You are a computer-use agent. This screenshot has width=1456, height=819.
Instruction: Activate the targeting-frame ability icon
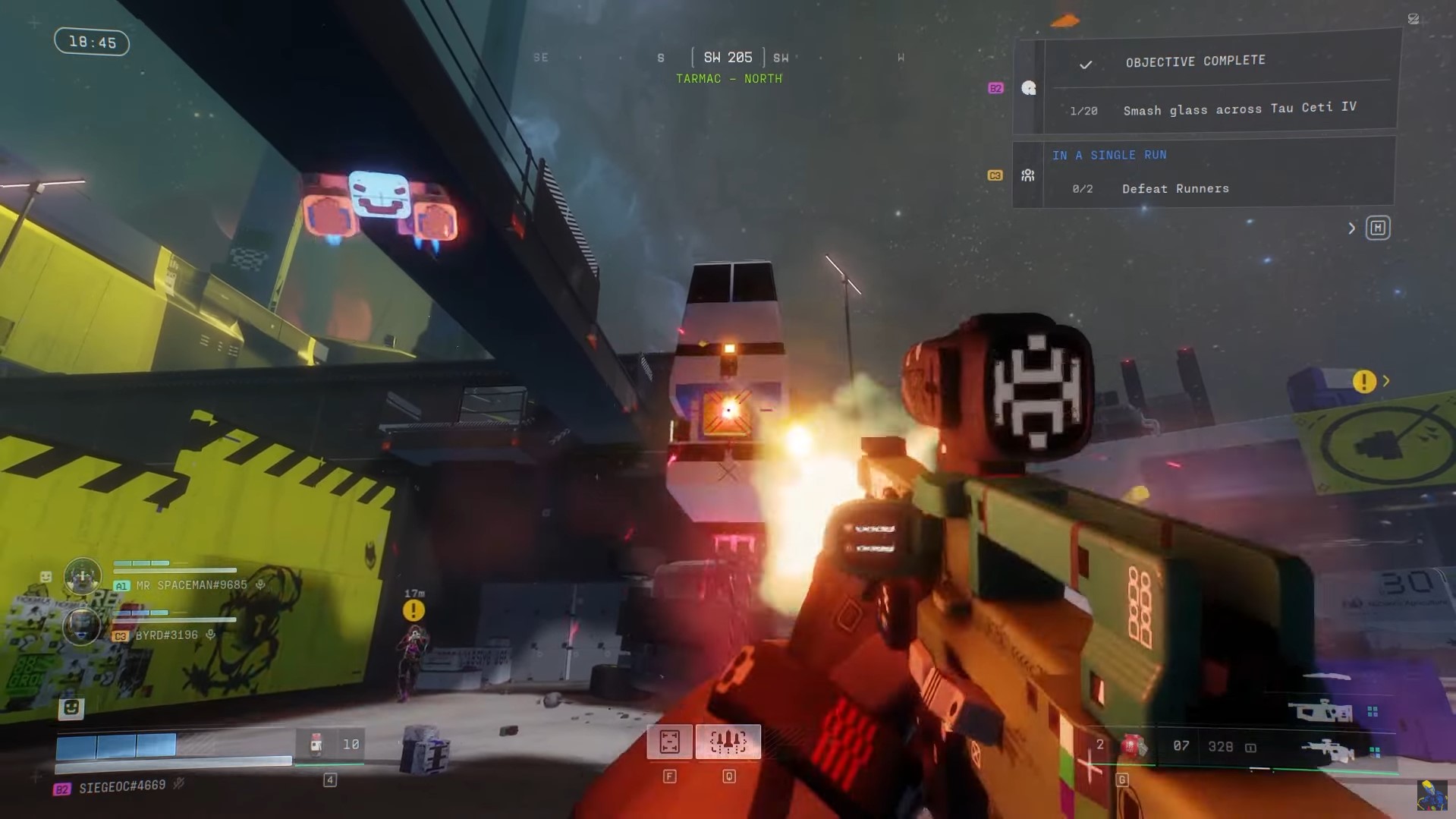click(669, 742)
